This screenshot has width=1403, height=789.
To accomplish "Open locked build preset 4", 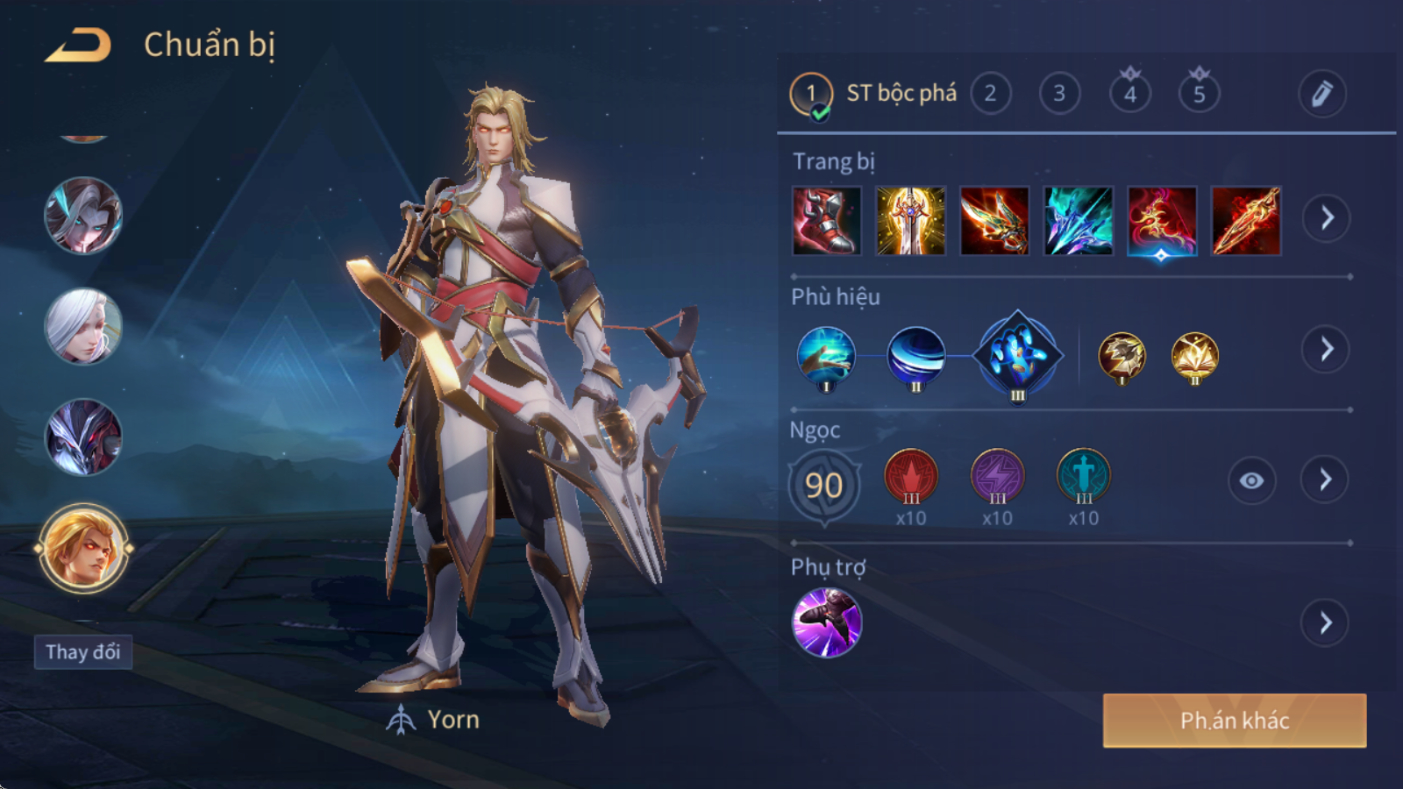I will 1130,94.
